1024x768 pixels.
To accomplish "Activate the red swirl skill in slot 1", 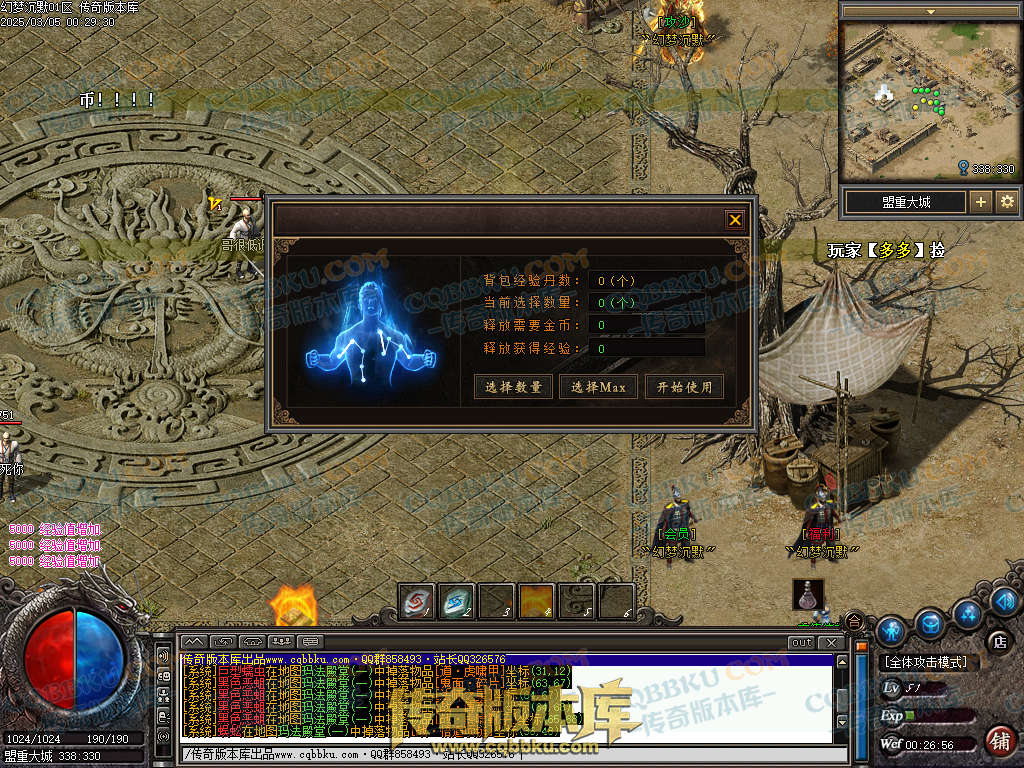I will pos(417,601).
